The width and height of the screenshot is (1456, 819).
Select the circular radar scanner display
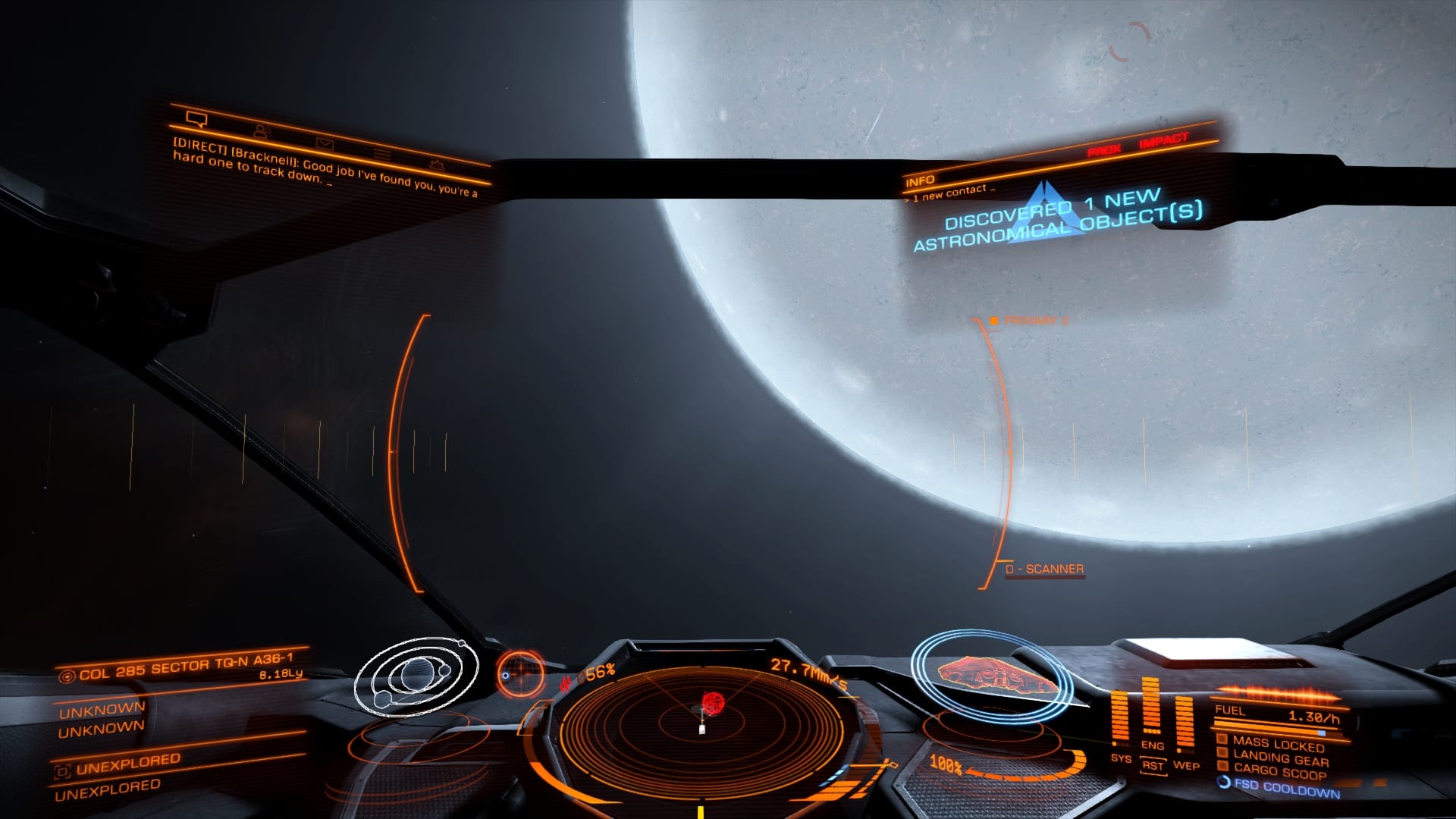point(701,724)
